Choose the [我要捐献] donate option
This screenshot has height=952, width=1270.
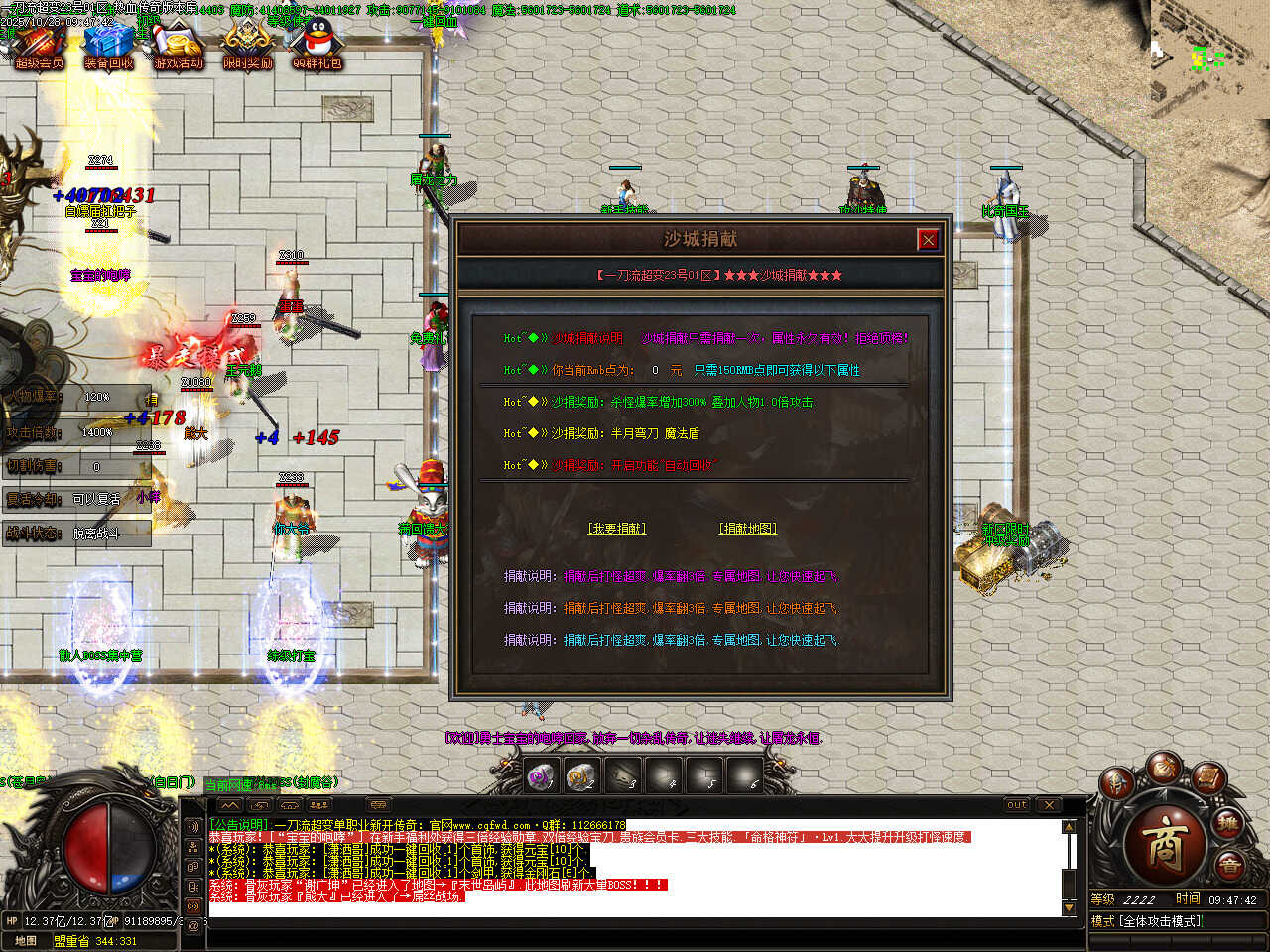tap(617, 529)
